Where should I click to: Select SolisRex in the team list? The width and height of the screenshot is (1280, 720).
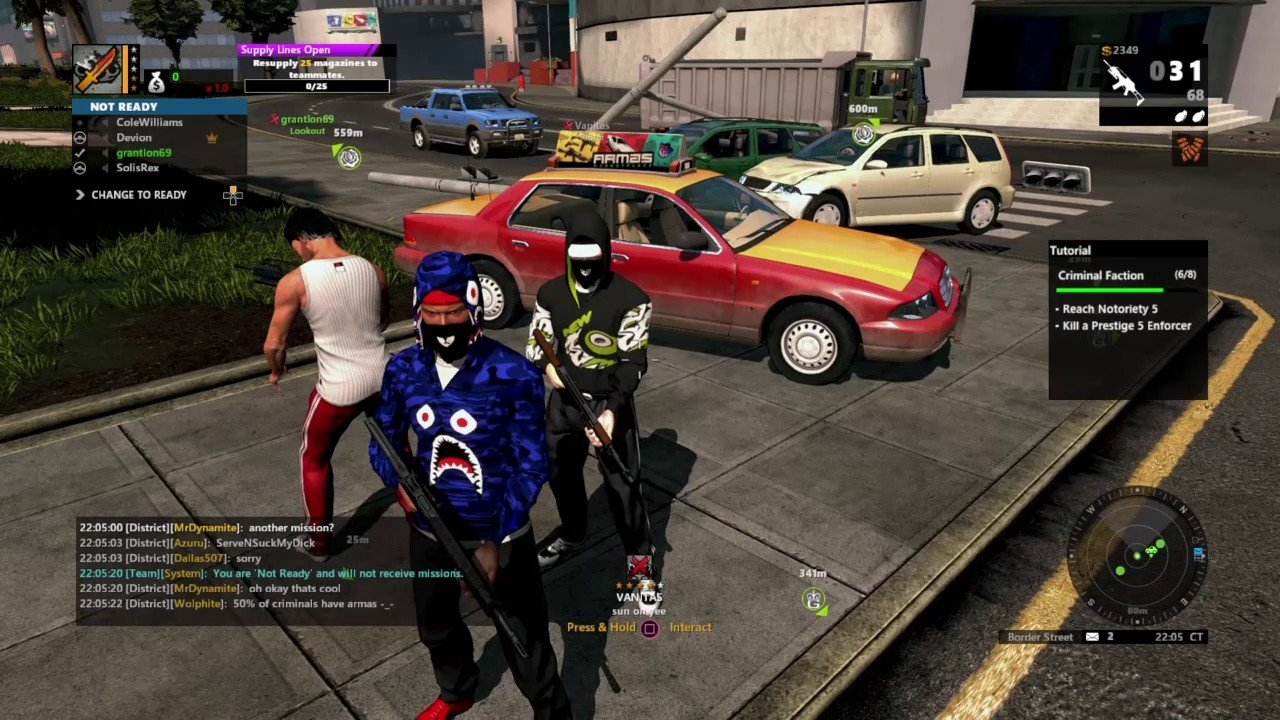click(137, 168)
